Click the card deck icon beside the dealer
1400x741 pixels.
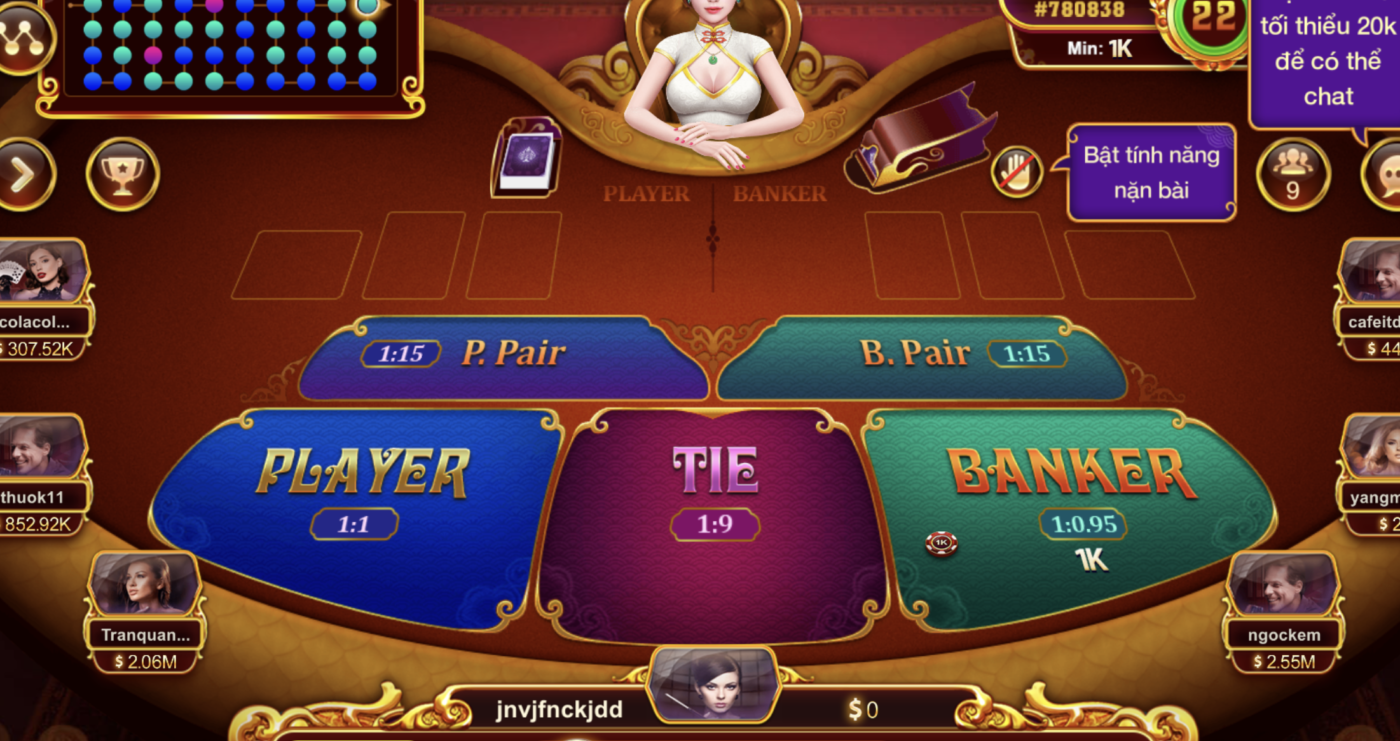pyautogui.click(x=528, y=157)
